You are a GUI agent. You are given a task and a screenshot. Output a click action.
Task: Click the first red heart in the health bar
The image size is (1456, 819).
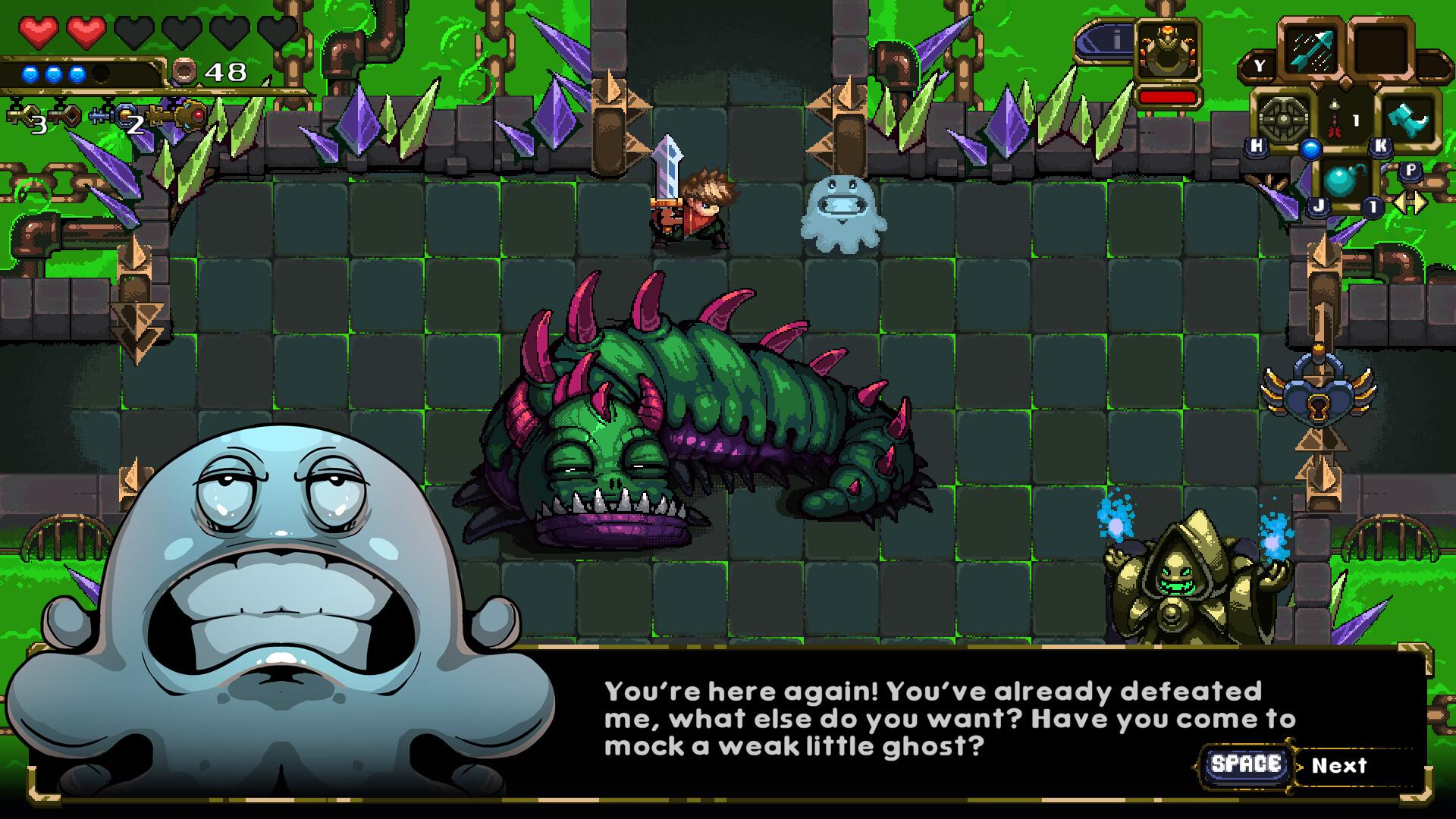39,30
